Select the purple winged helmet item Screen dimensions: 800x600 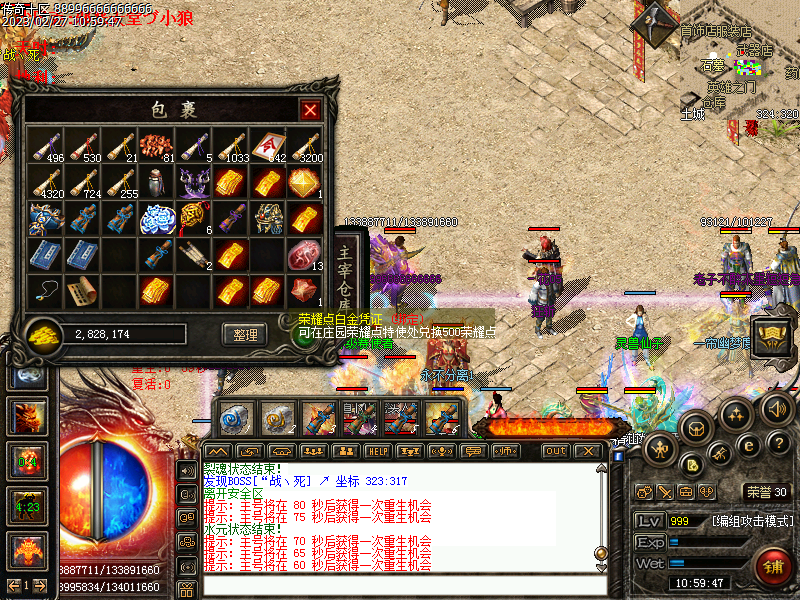[192, 182]
